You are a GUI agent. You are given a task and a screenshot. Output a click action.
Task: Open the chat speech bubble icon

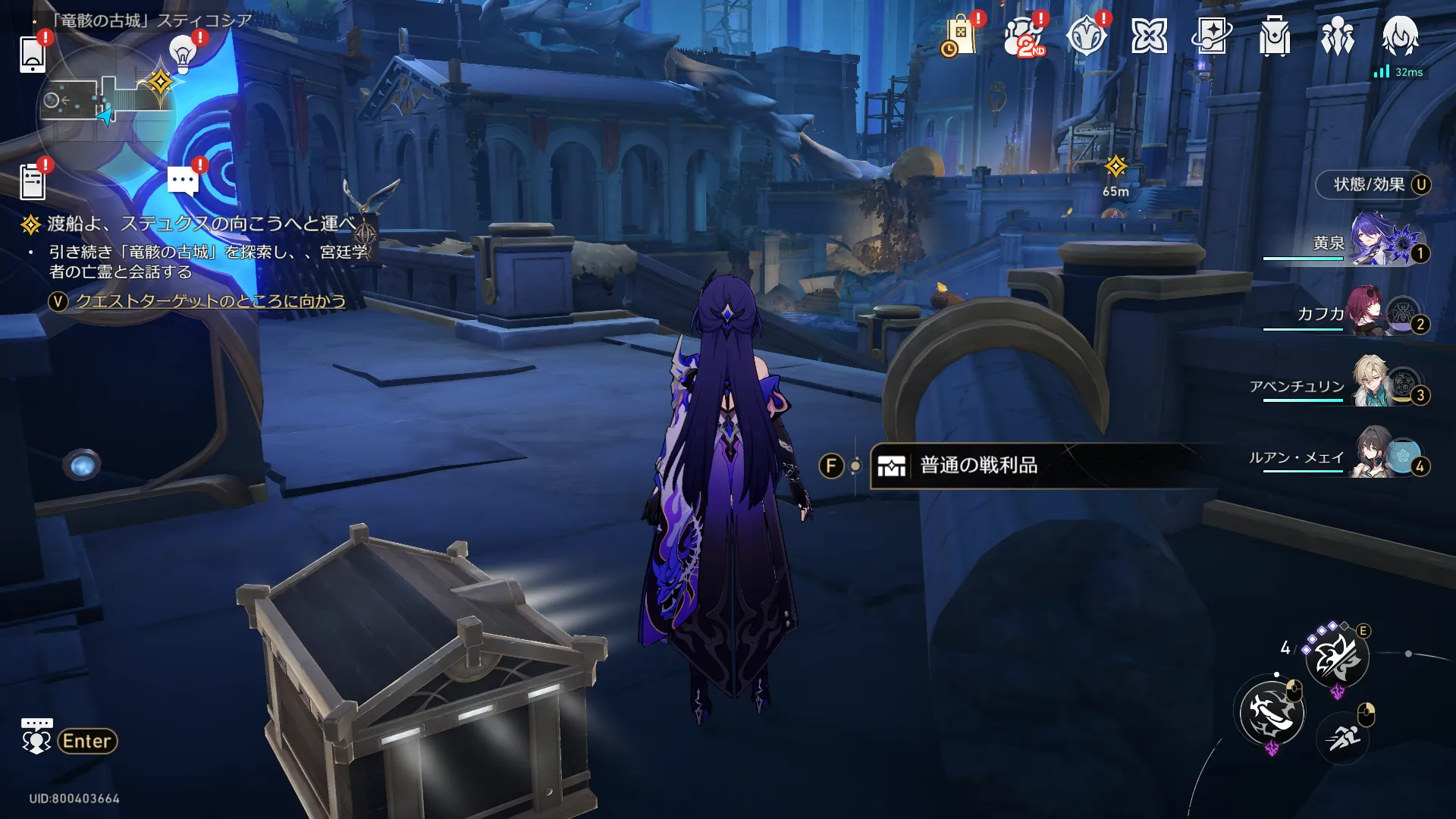point(183,181)
